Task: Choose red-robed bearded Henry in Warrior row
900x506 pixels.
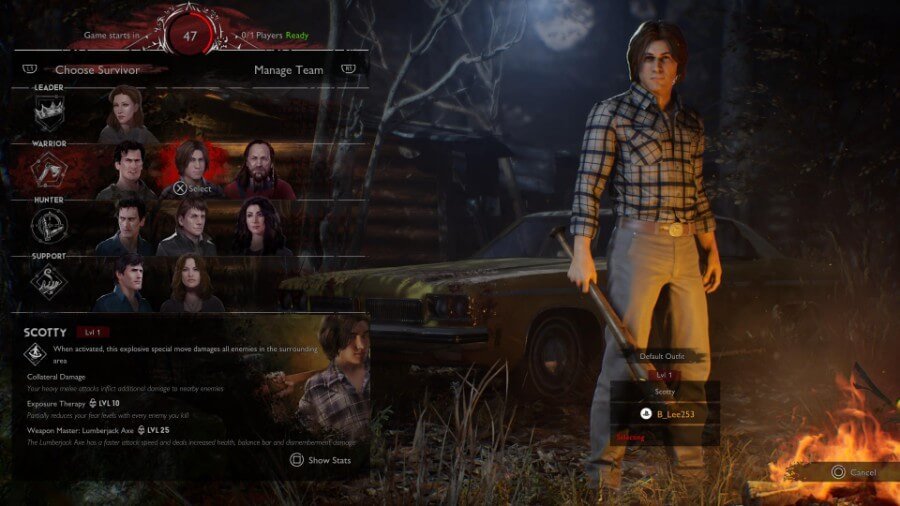Action: (x=258, y=170)
